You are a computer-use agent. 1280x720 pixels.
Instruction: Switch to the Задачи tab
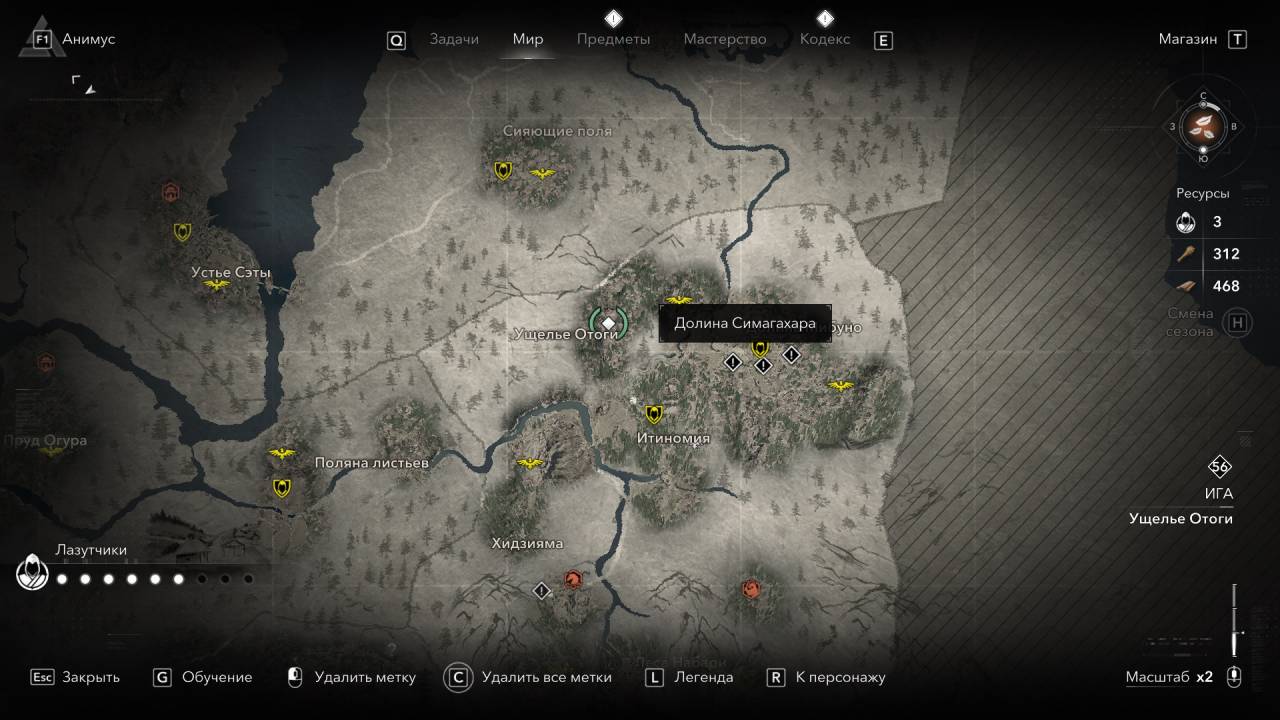pos(454,39)
